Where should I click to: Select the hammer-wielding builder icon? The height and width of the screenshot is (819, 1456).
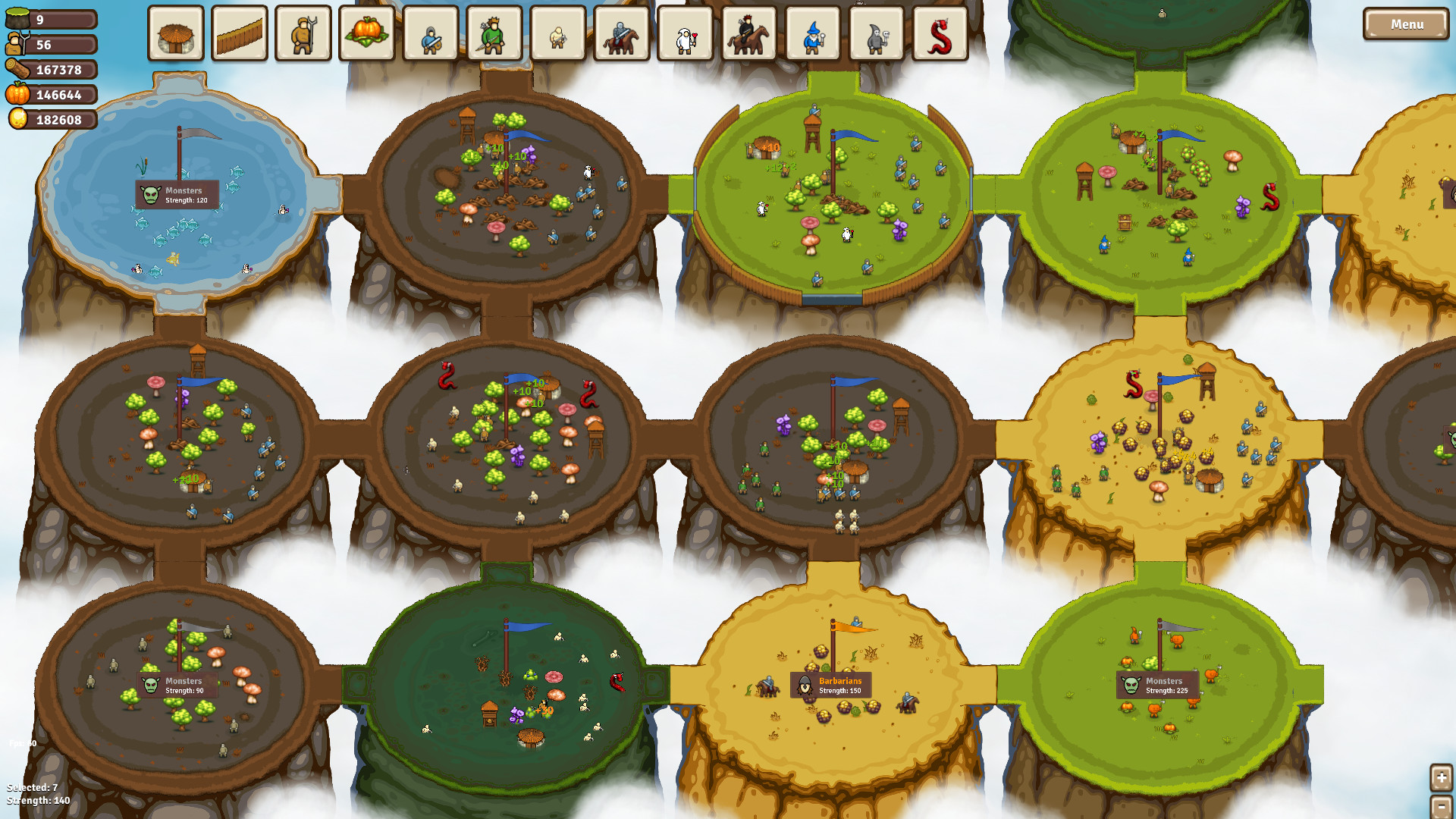[x=558, y=34]
